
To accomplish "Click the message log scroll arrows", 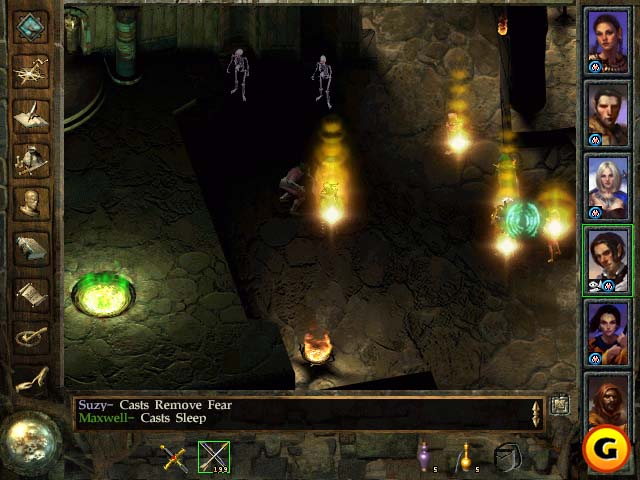I will (x=536, y=412).
